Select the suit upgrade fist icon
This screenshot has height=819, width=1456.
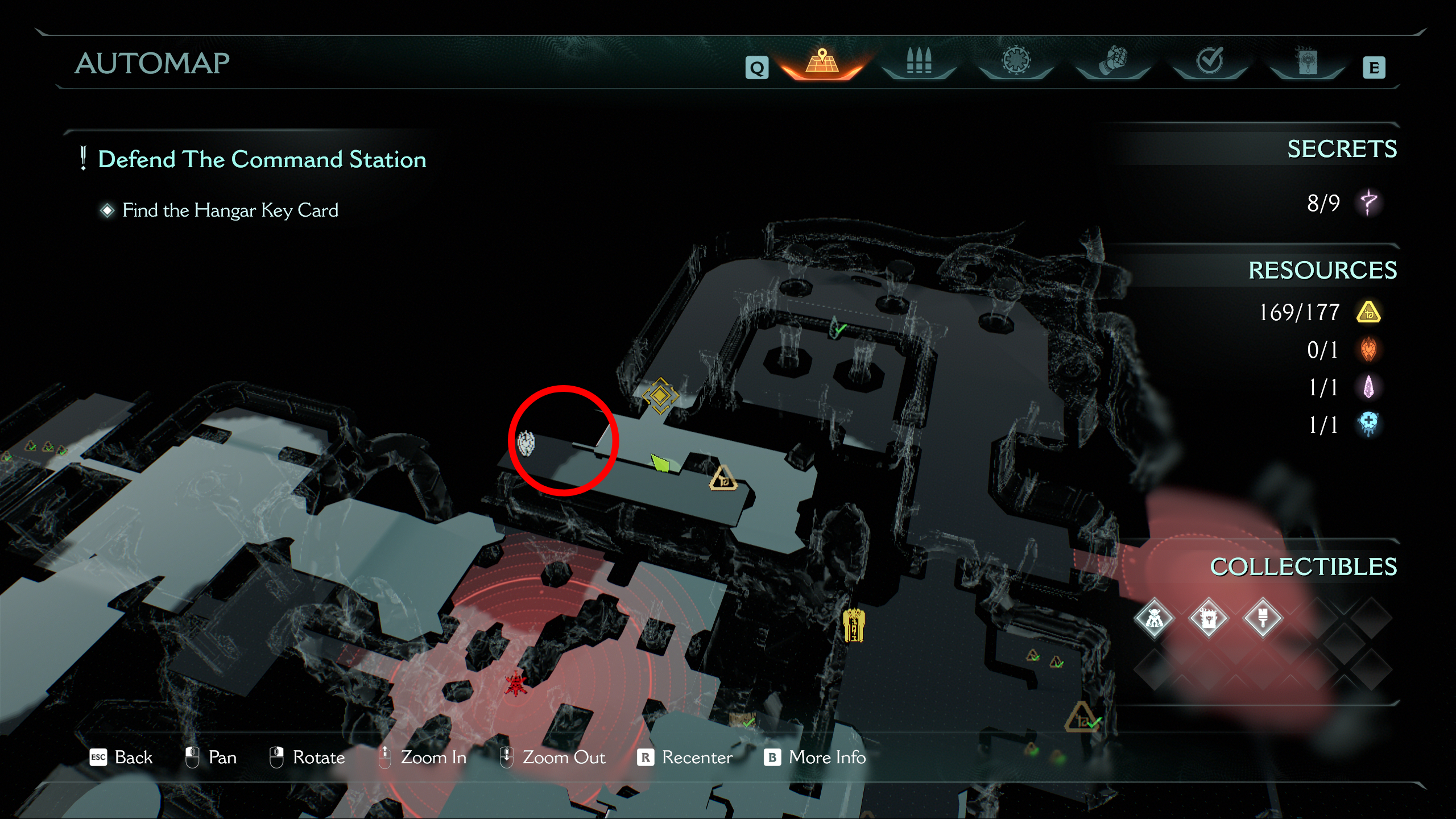click(1112, 63)
